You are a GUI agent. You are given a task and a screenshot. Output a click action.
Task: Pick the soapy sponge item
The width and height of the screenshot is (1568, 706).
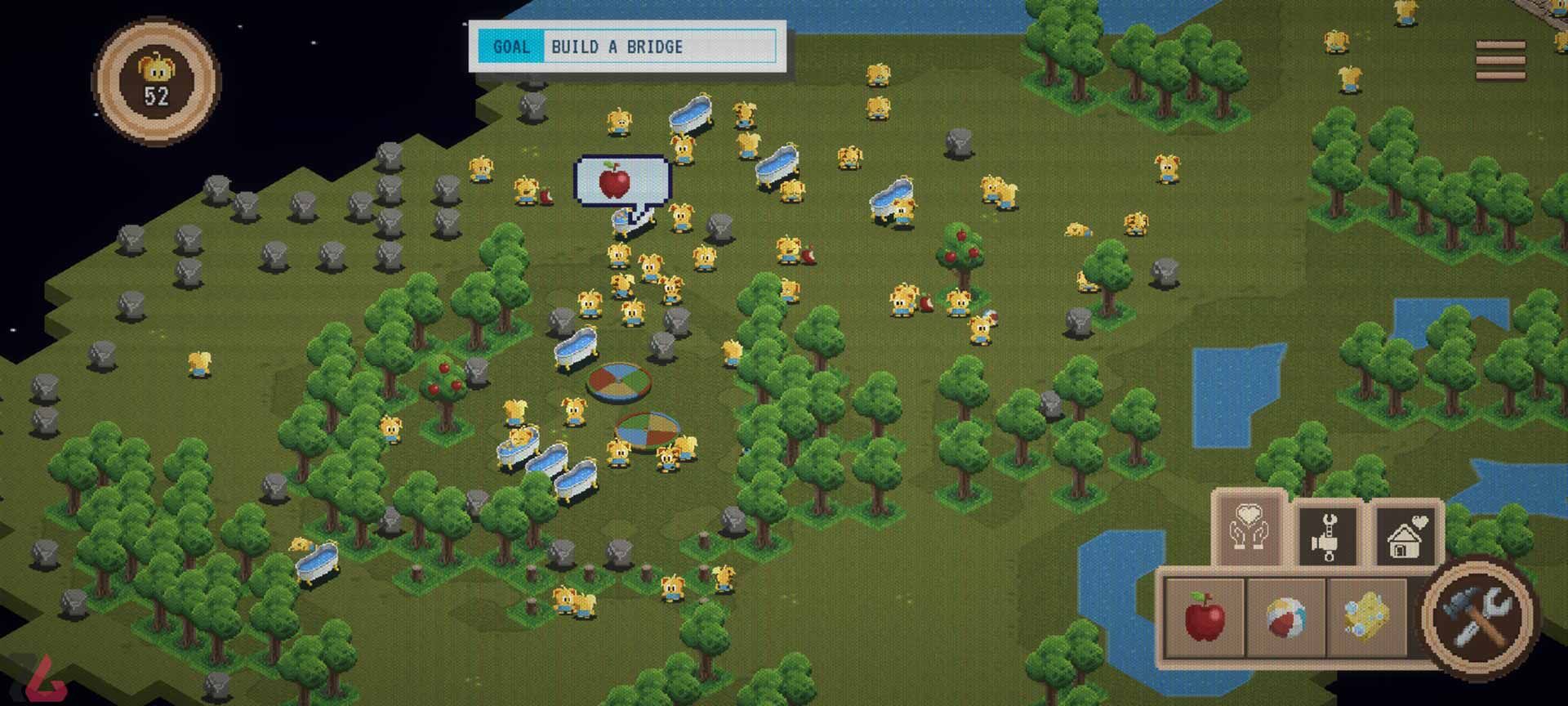(1365, 617)
